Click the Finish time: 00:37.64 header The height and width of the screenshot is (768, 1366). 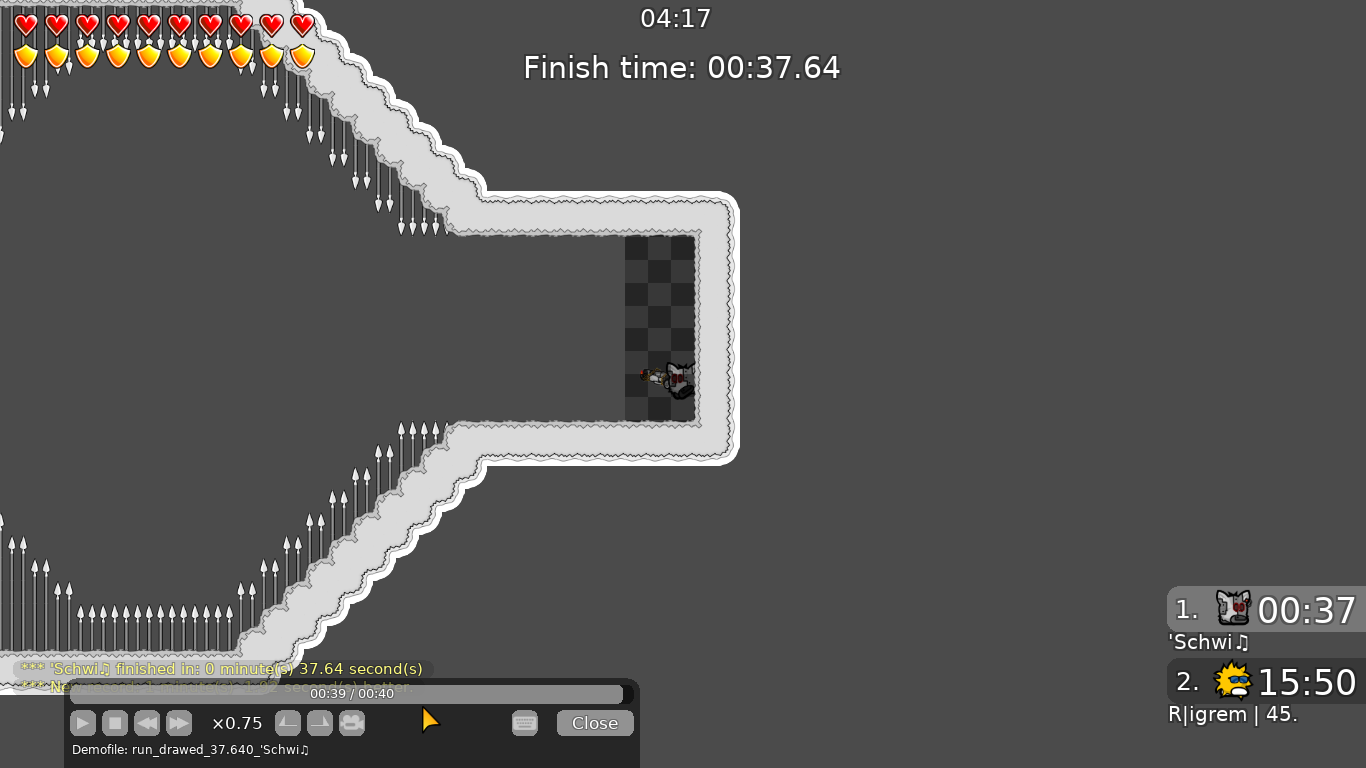pyautogui.click(x=681, y=68)
